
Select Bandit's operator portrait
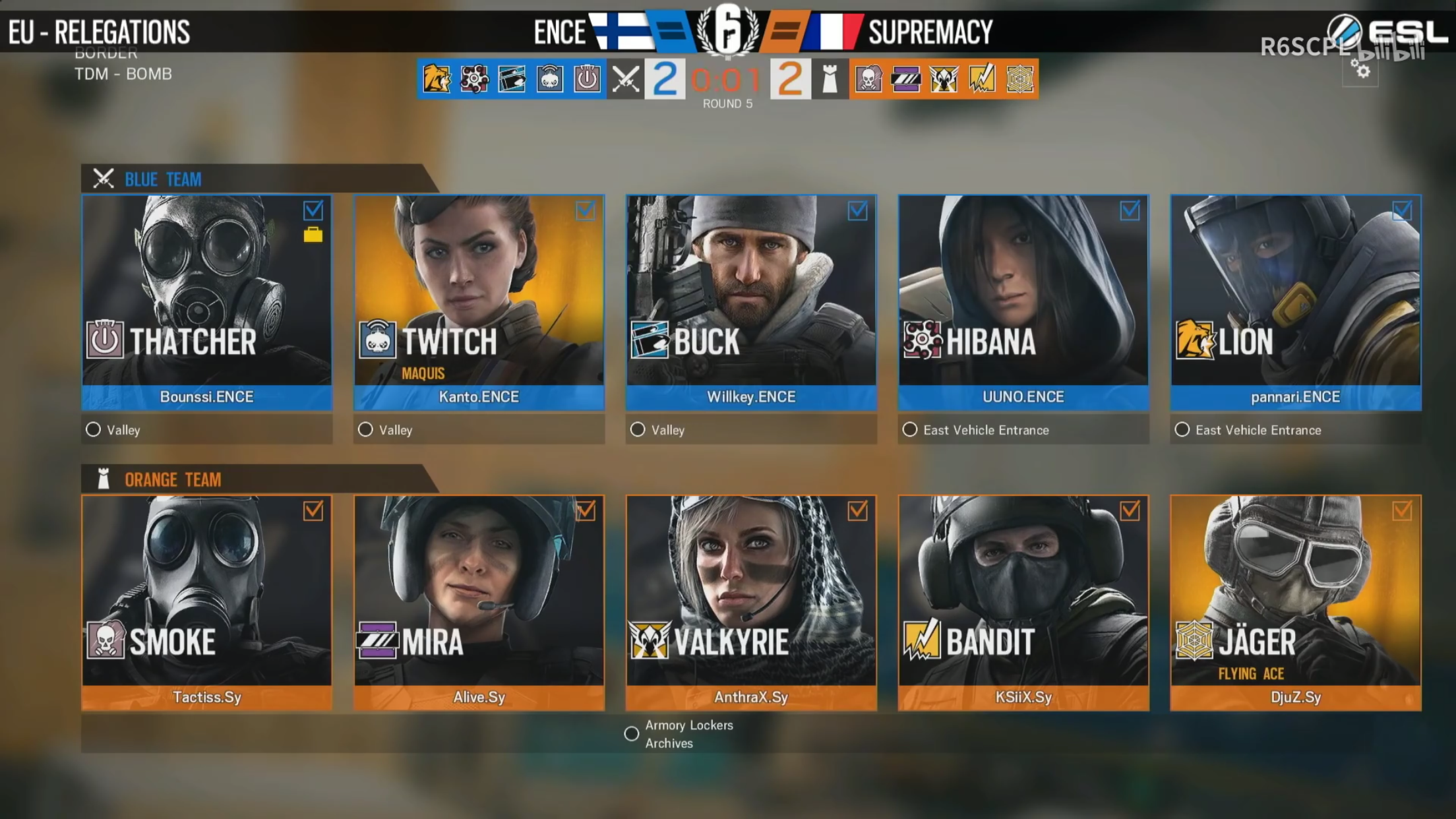(1023, 591)
